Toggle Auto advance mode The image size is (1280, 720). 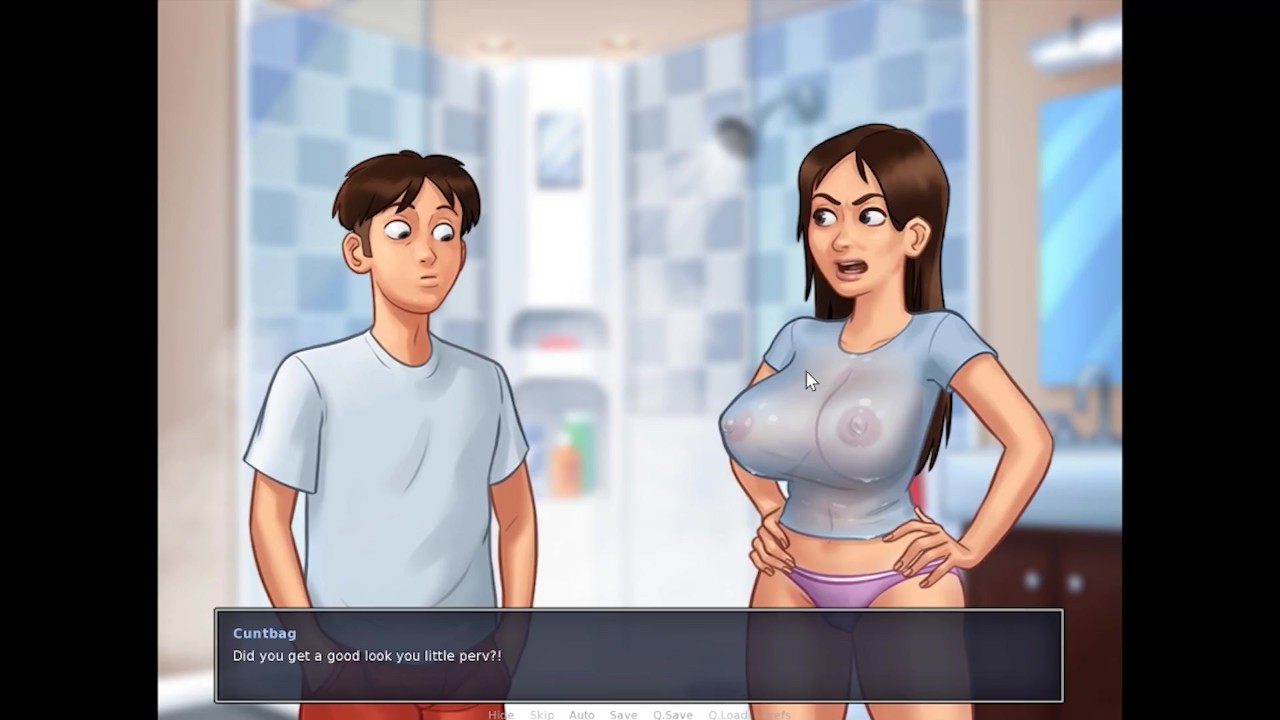click(581, 715)
